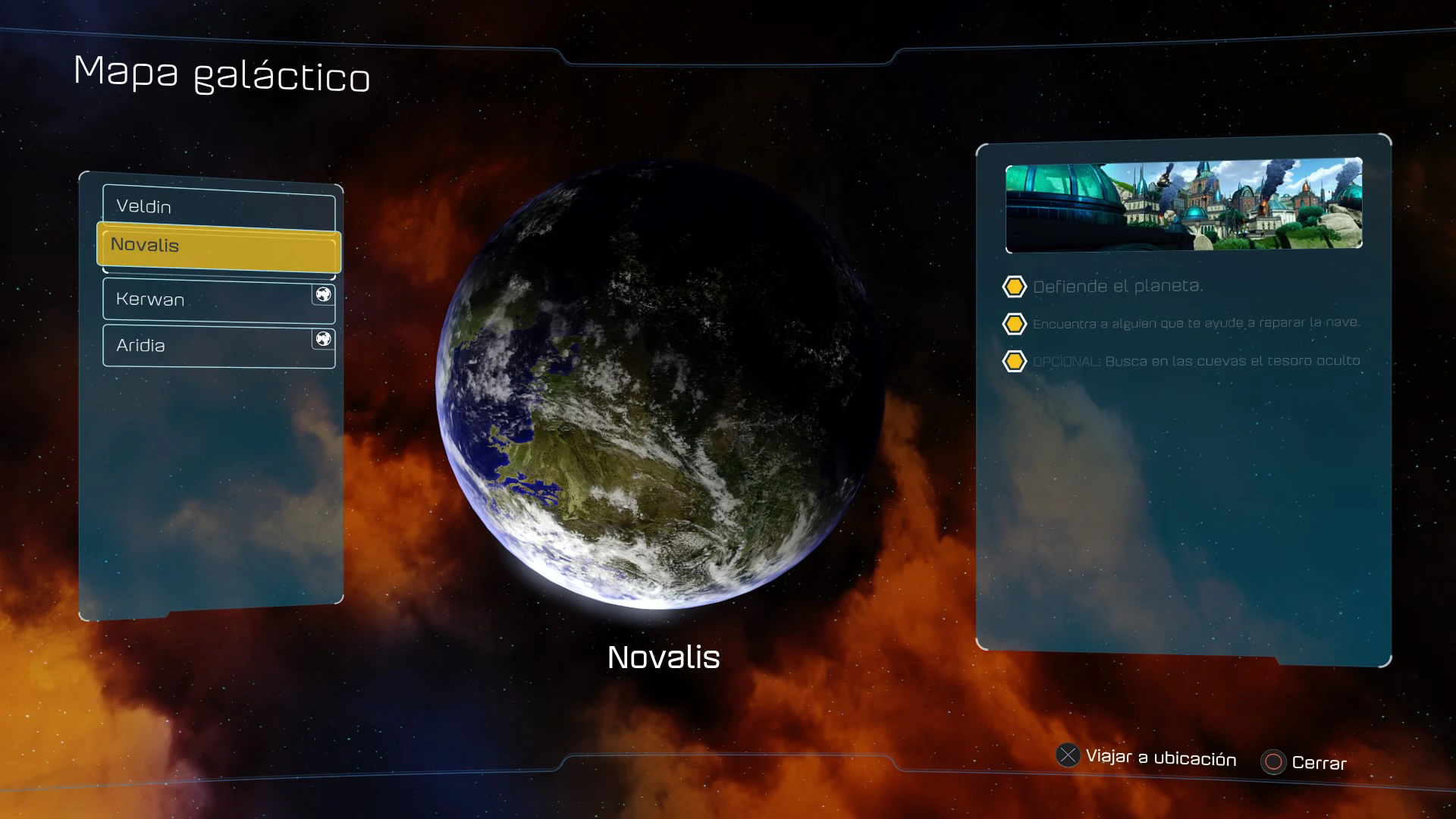
Task: Select the 'Defiende el planeta' objective
Action: pyautogui.click(x=1117, y=287)
